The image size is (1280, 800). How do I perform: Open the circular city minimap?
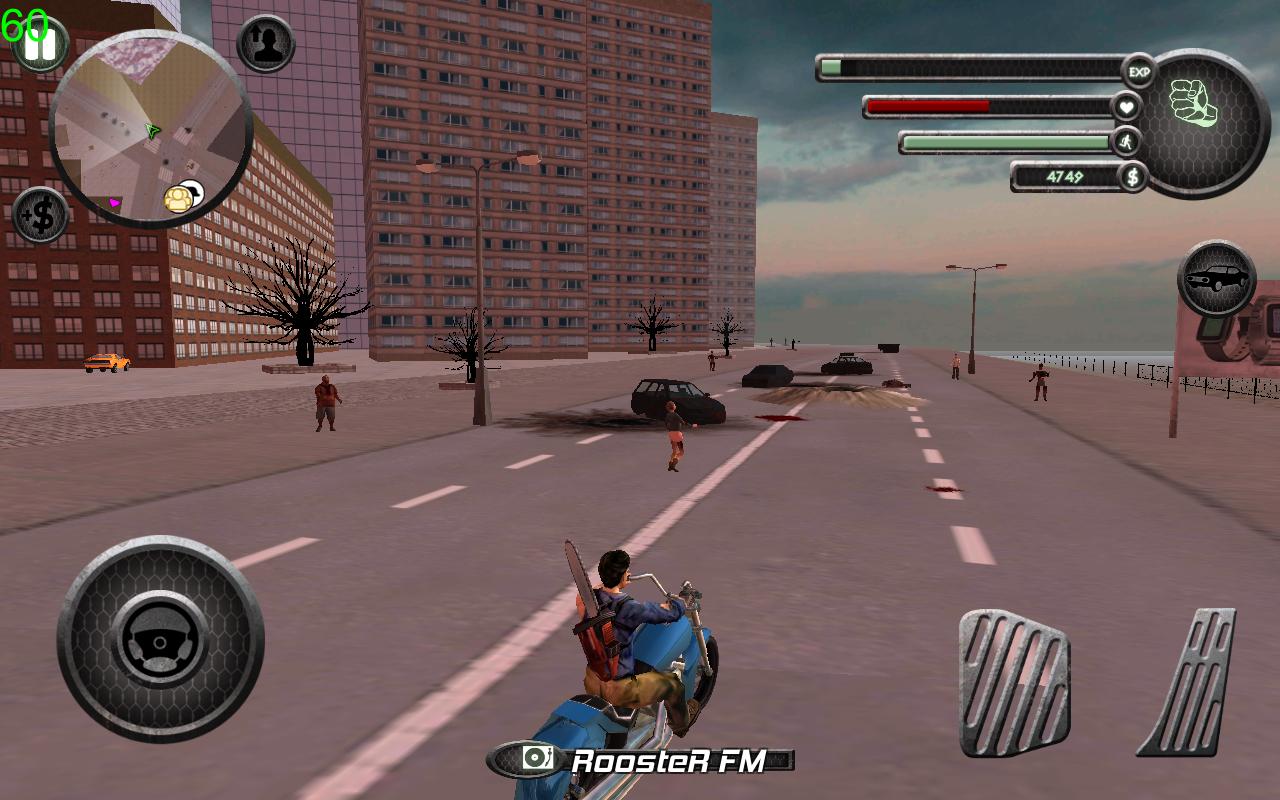click(x=150, y=127)
